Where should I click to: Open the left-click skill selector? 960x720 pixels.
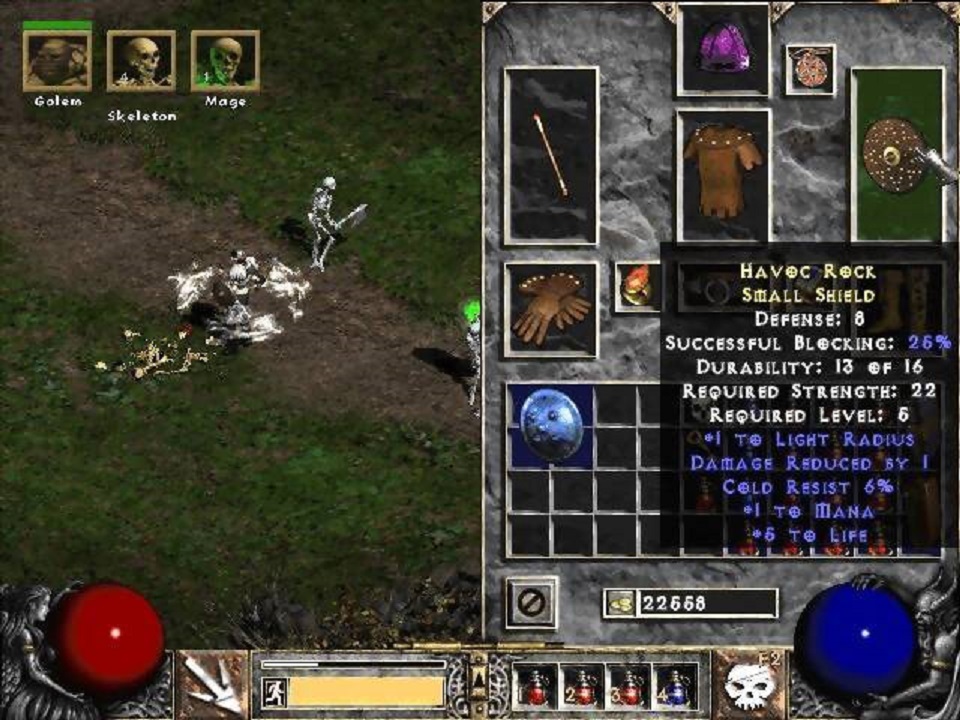tap(214, 684)
